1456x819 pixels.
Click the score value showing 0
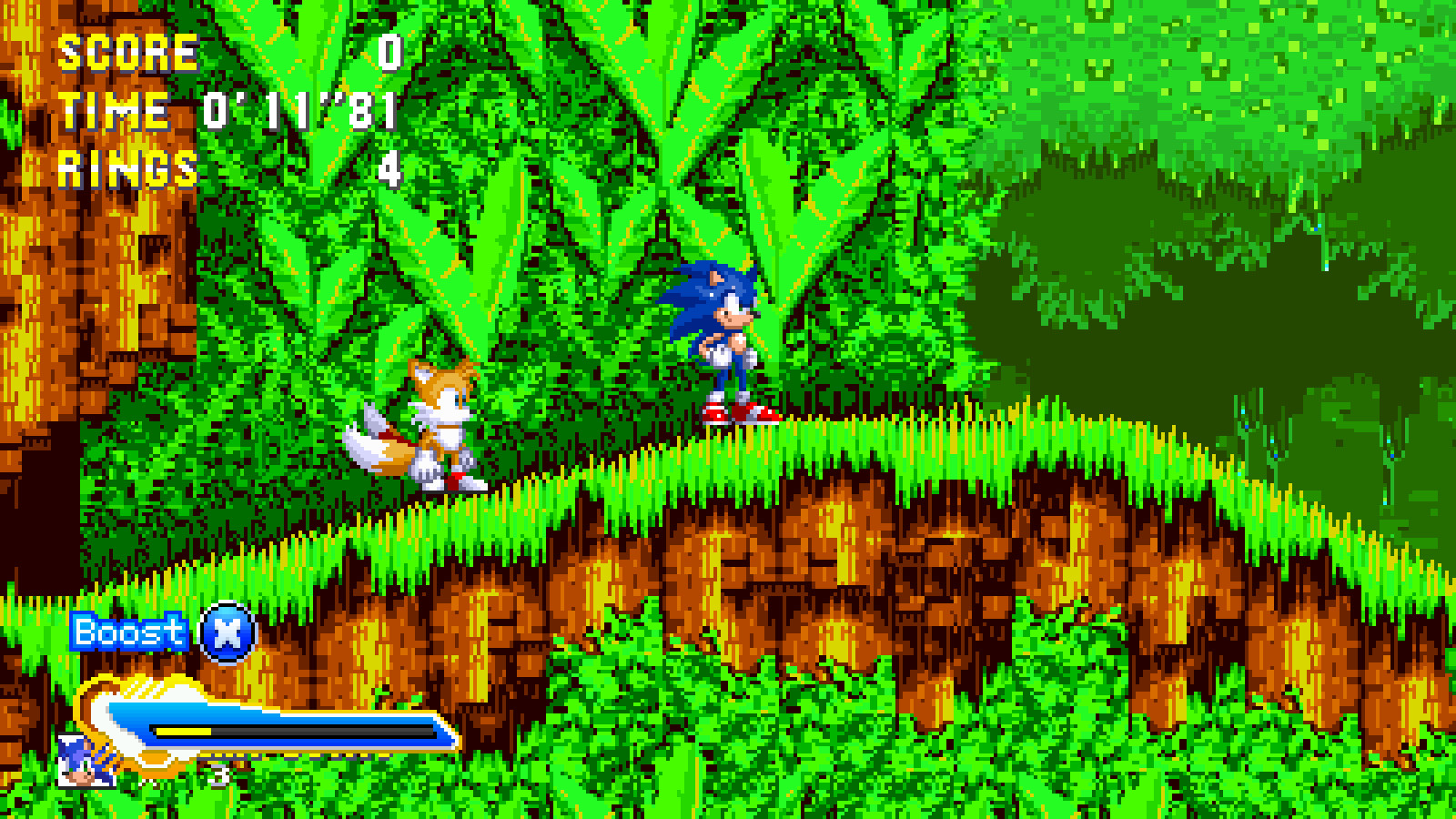[x=389, y=50]
